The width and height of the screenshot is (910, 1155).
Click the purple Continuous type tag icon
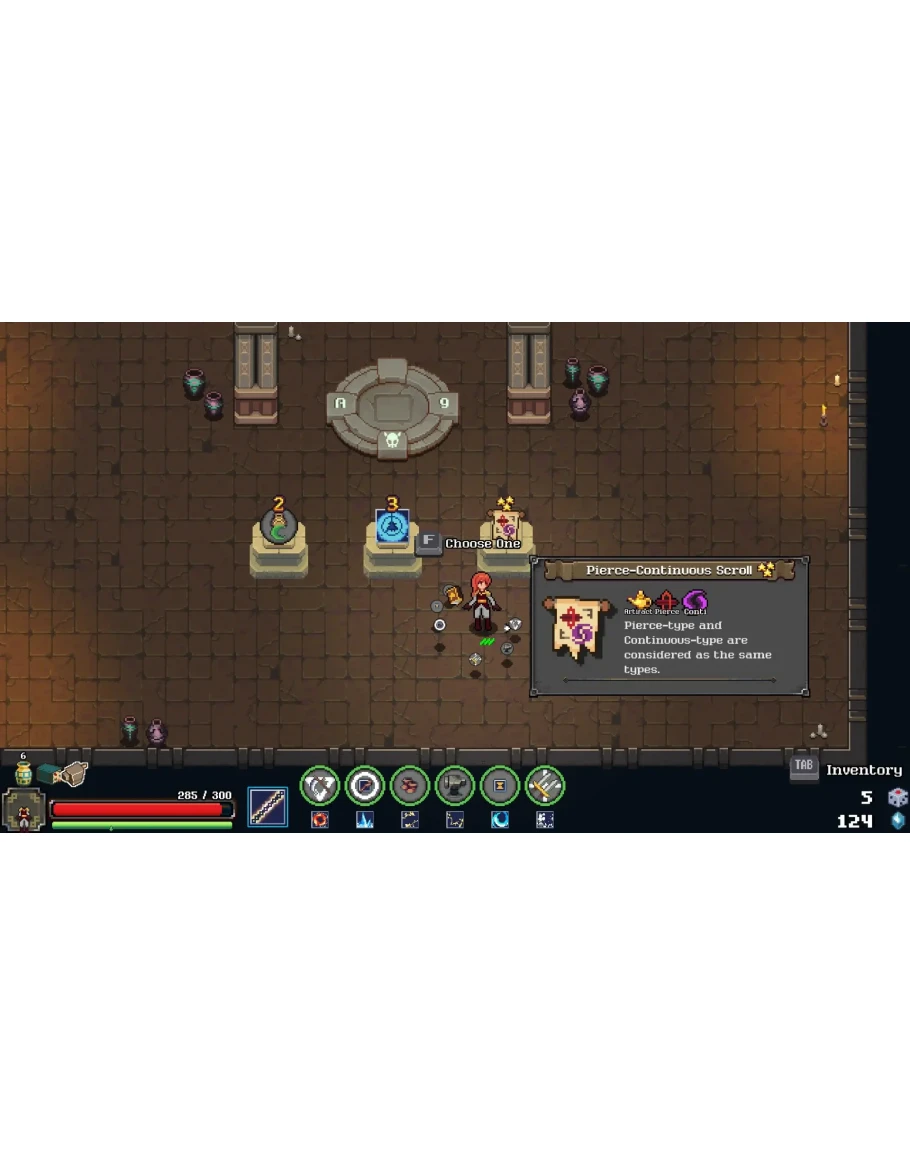[694, 600]
